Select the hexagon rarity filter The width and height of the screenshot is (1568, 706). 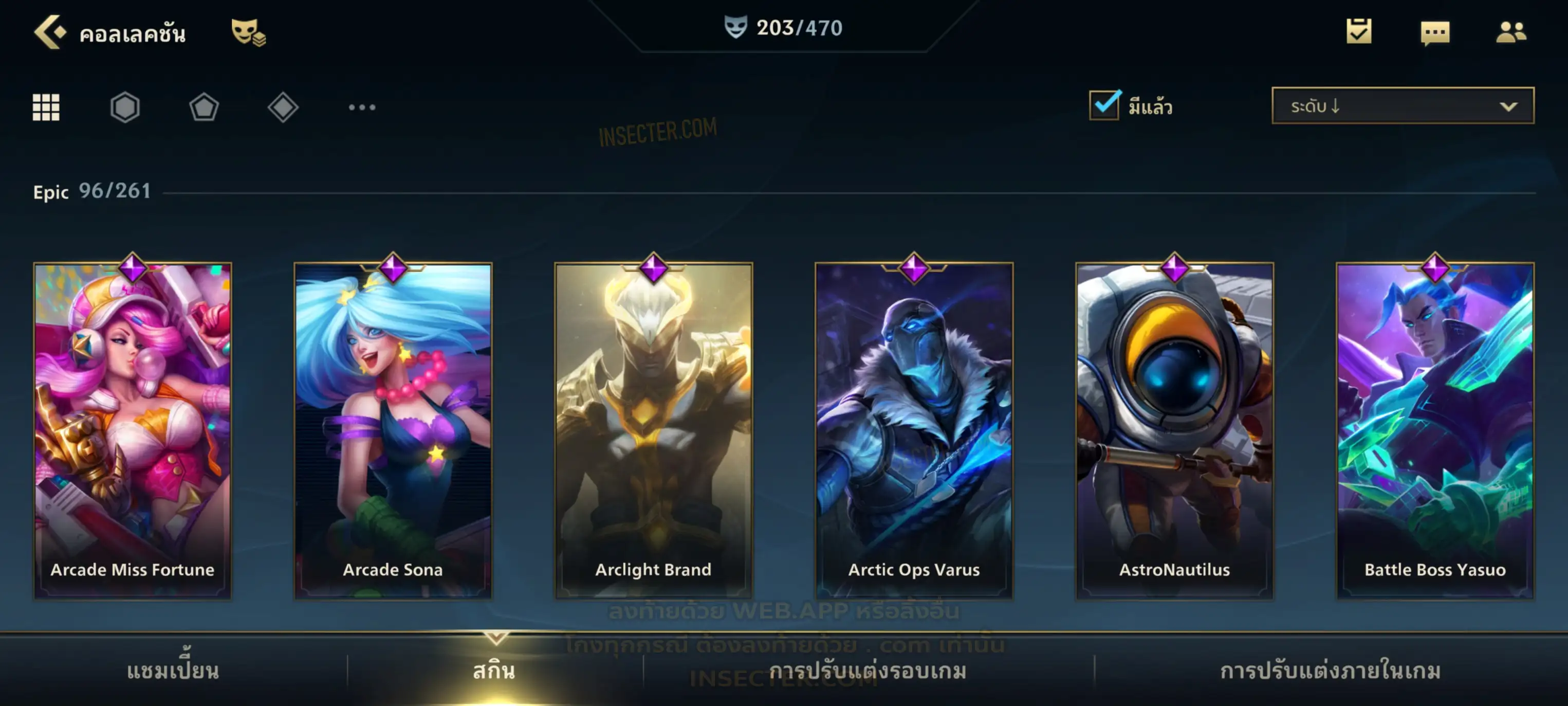(125, 107)
